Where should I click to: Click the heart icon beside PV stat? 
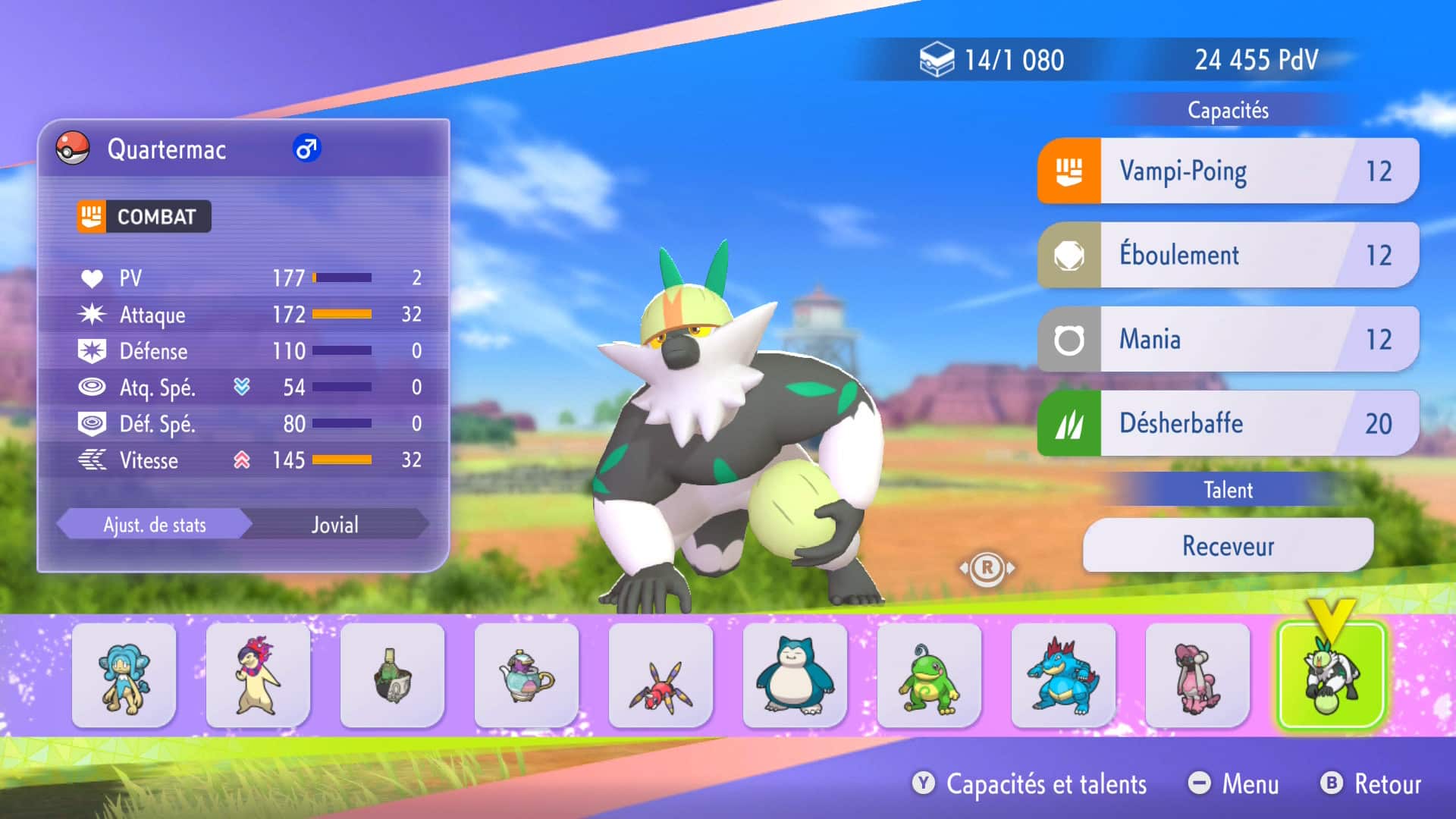coord(92,278)
